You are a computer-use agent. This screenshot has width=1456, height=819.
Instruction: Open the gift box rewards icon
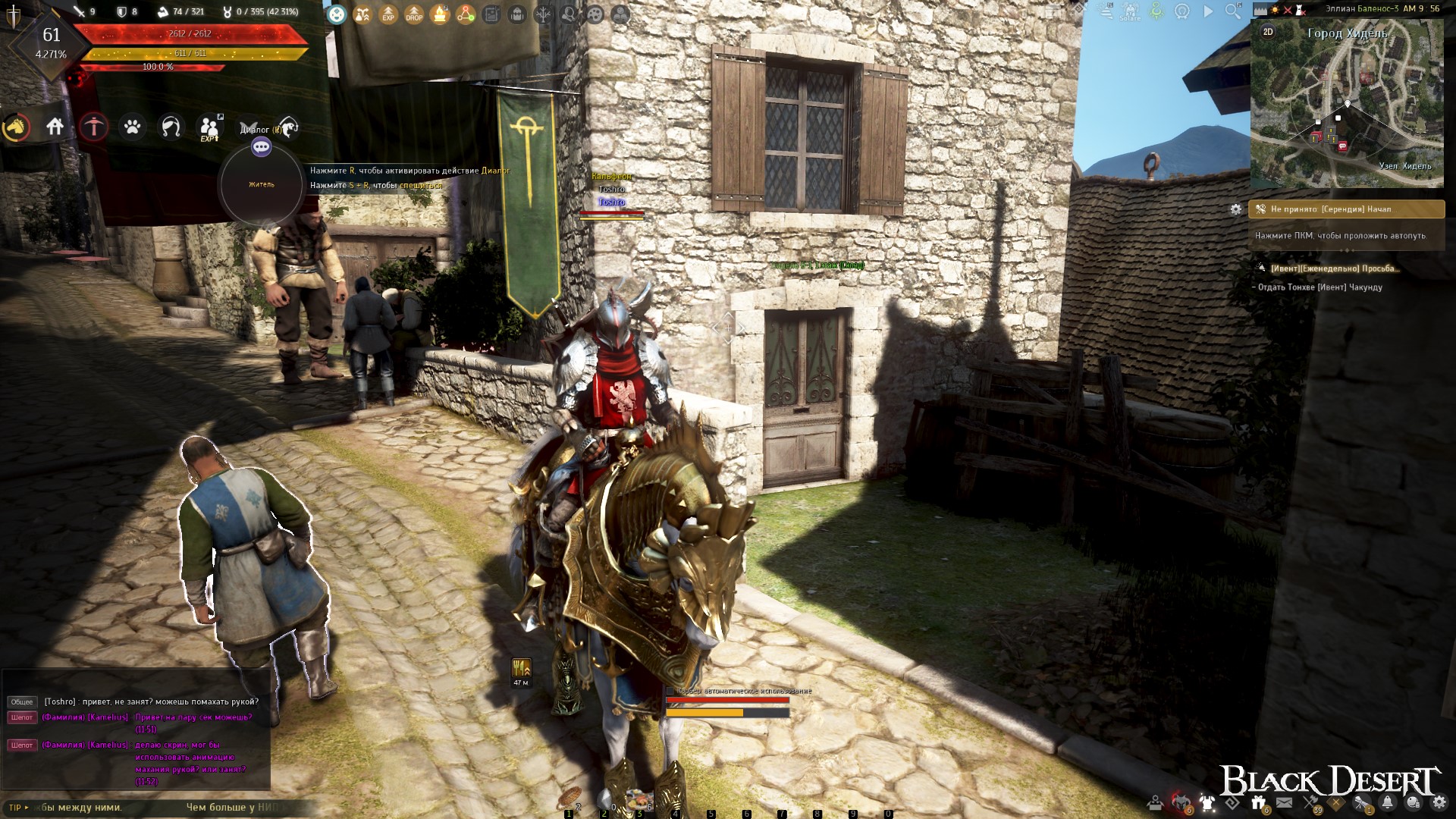[1258, 802]
